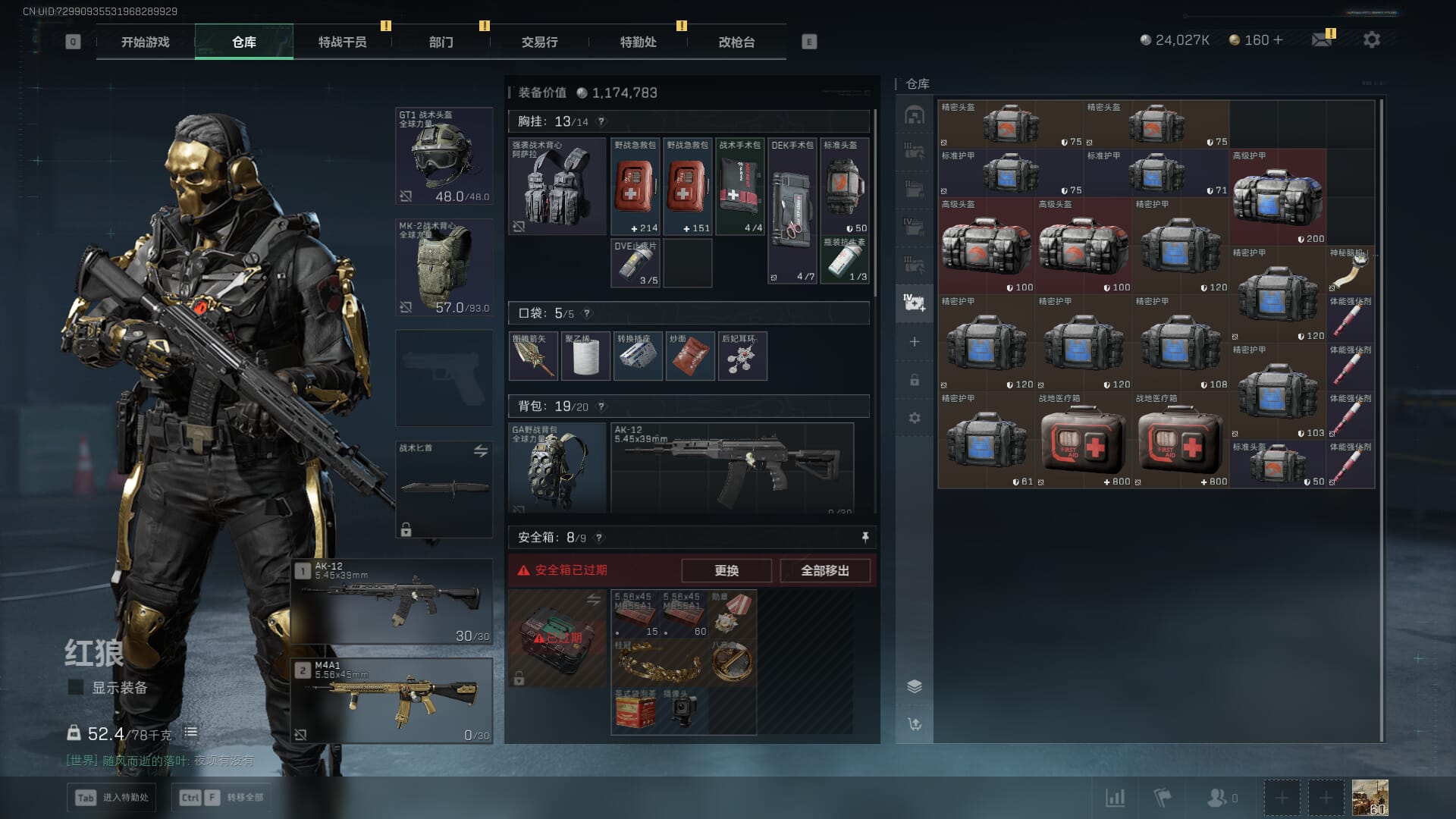The height and width of the screenshot is (819, 1456).
Task: Select the 特勤处 tab
Action: pos(638,42)
